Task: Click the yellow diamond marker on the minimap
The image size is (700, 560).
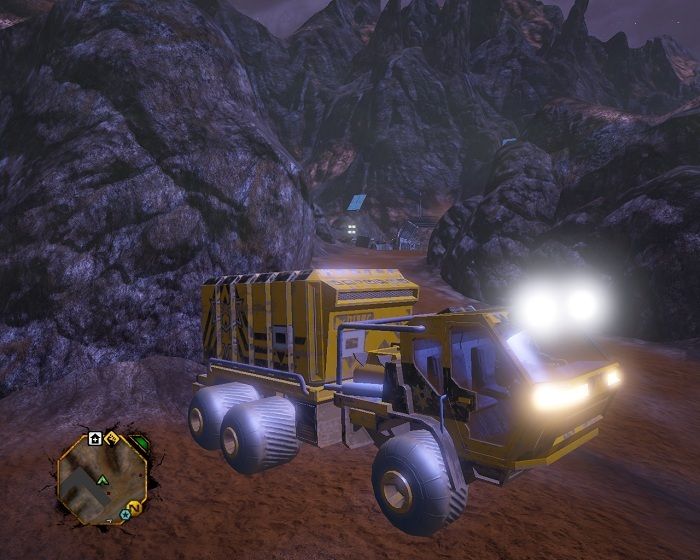Action: [x=112, y=438]
